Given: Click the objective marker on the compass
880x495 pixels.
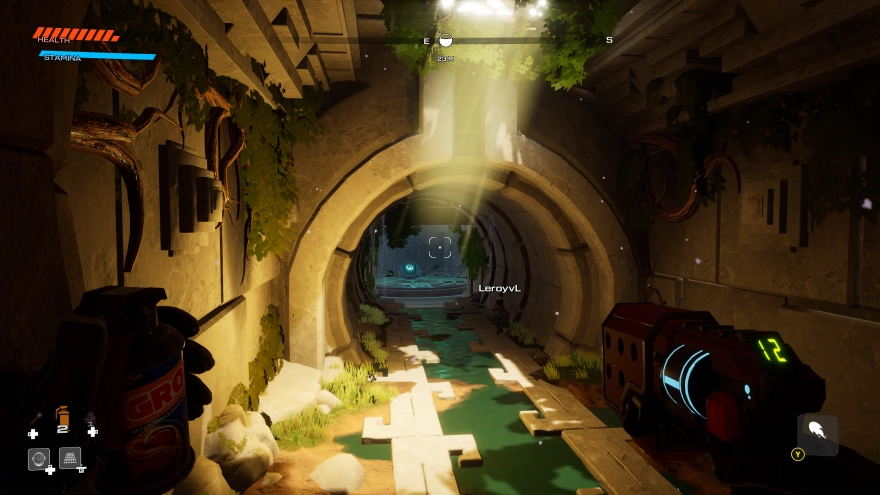Looking at the screenshot, I should (446, 40).
